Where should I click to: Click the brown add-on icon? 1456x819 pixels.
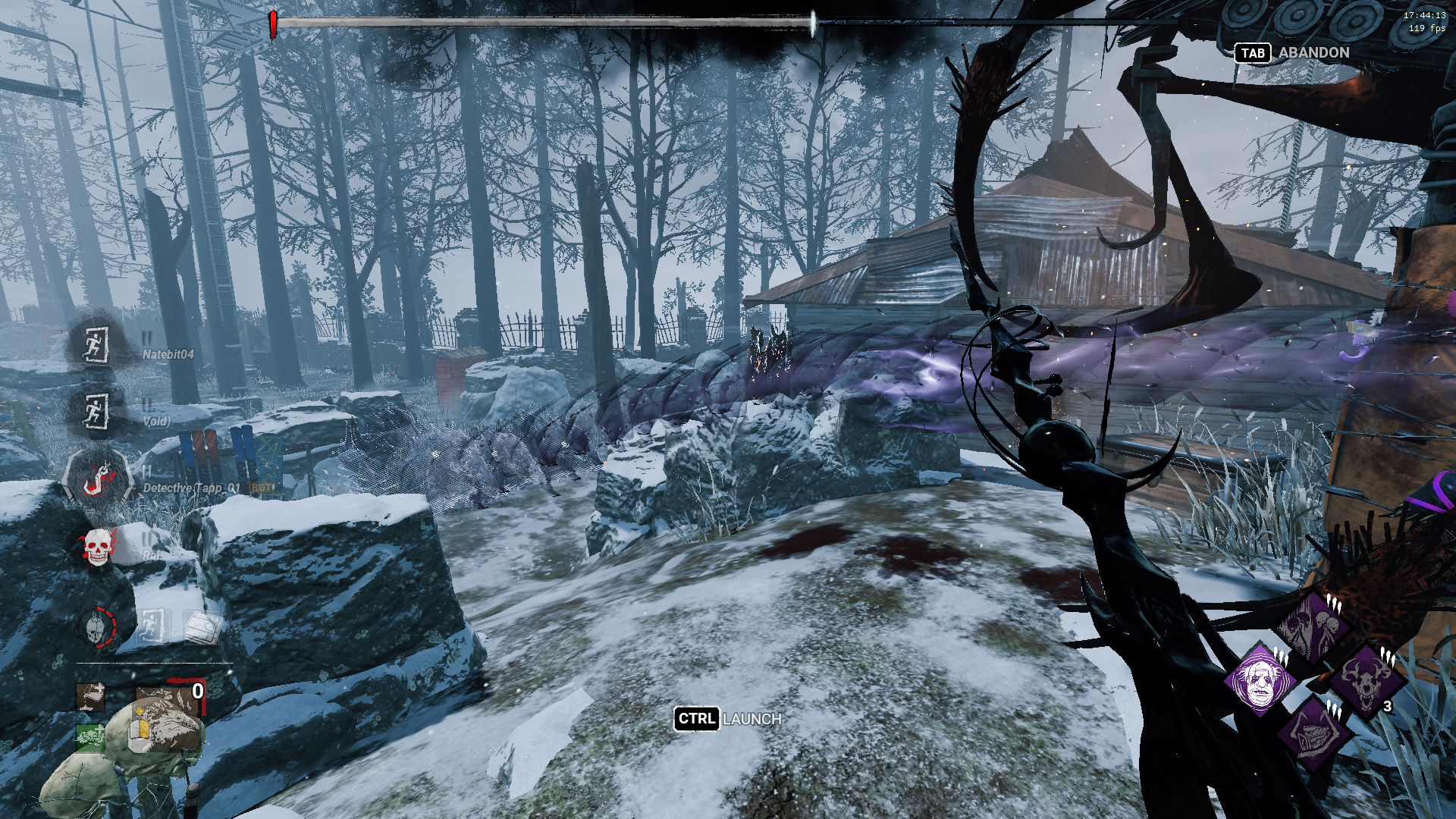(x=90, y=697)
